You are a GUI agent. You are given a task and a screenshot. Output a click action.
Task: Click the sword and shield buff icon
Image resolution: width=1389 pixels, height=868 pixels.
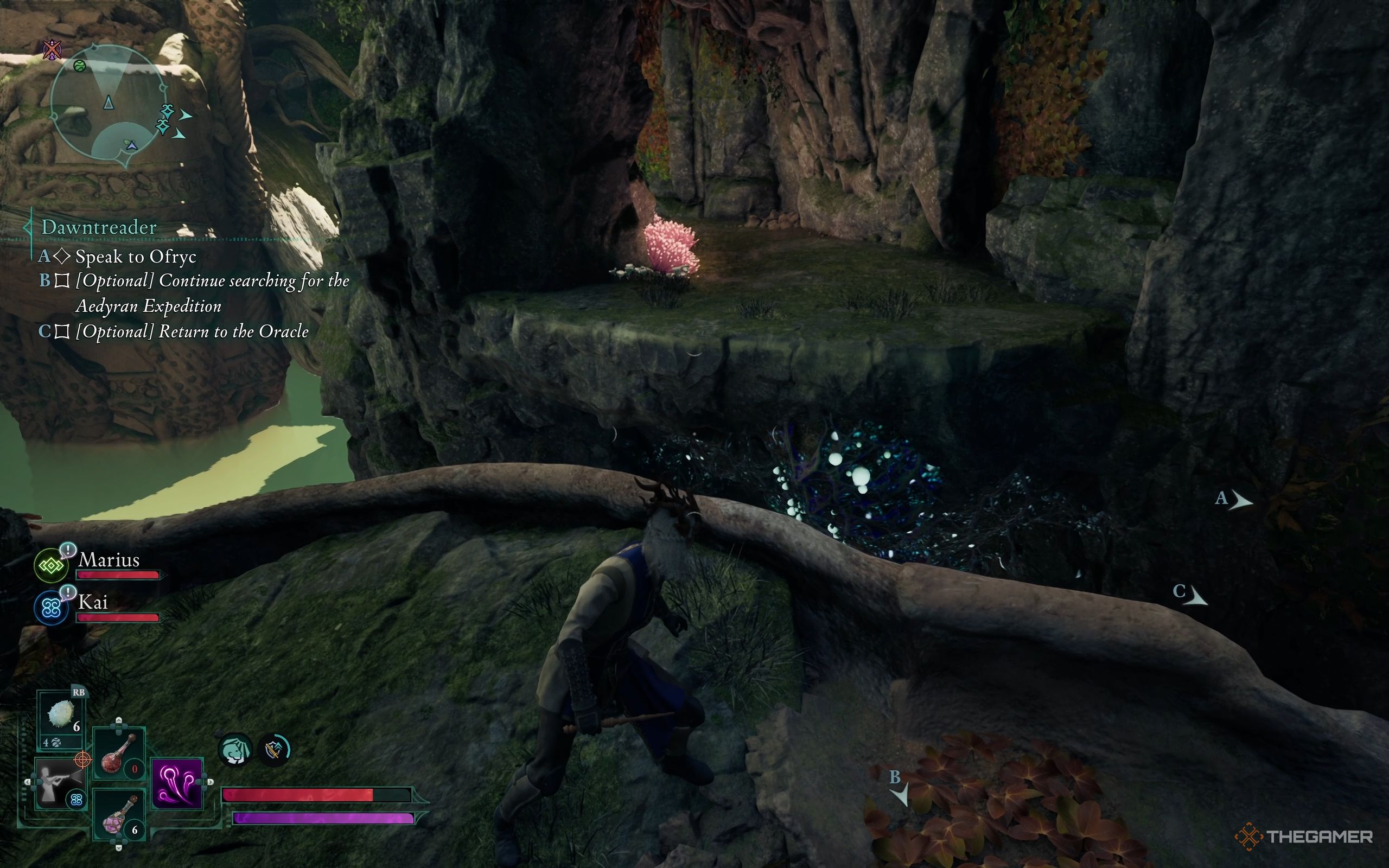pyautogui.click(x=274, y=749)
